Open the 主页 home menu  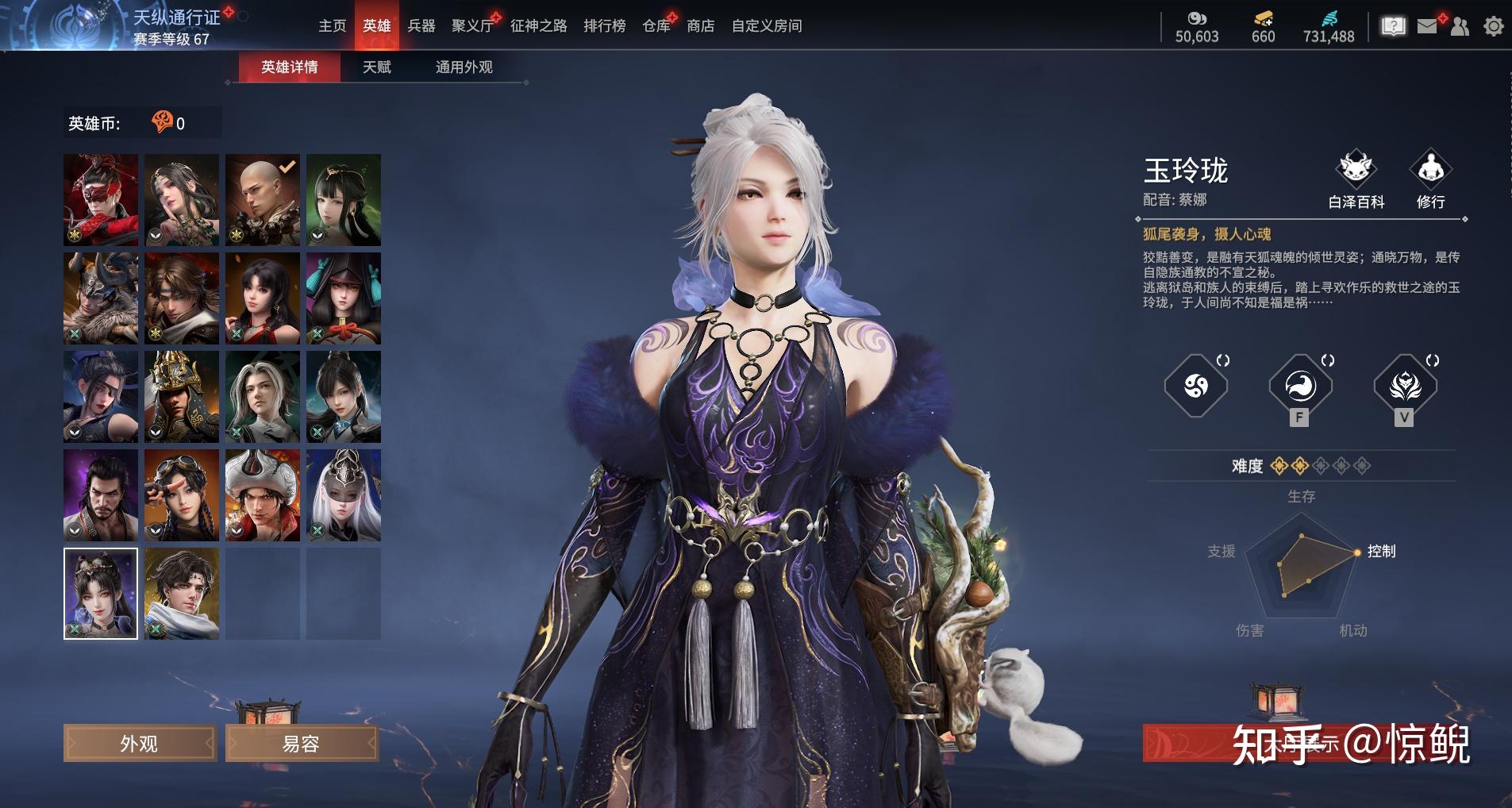click(332, 26)
